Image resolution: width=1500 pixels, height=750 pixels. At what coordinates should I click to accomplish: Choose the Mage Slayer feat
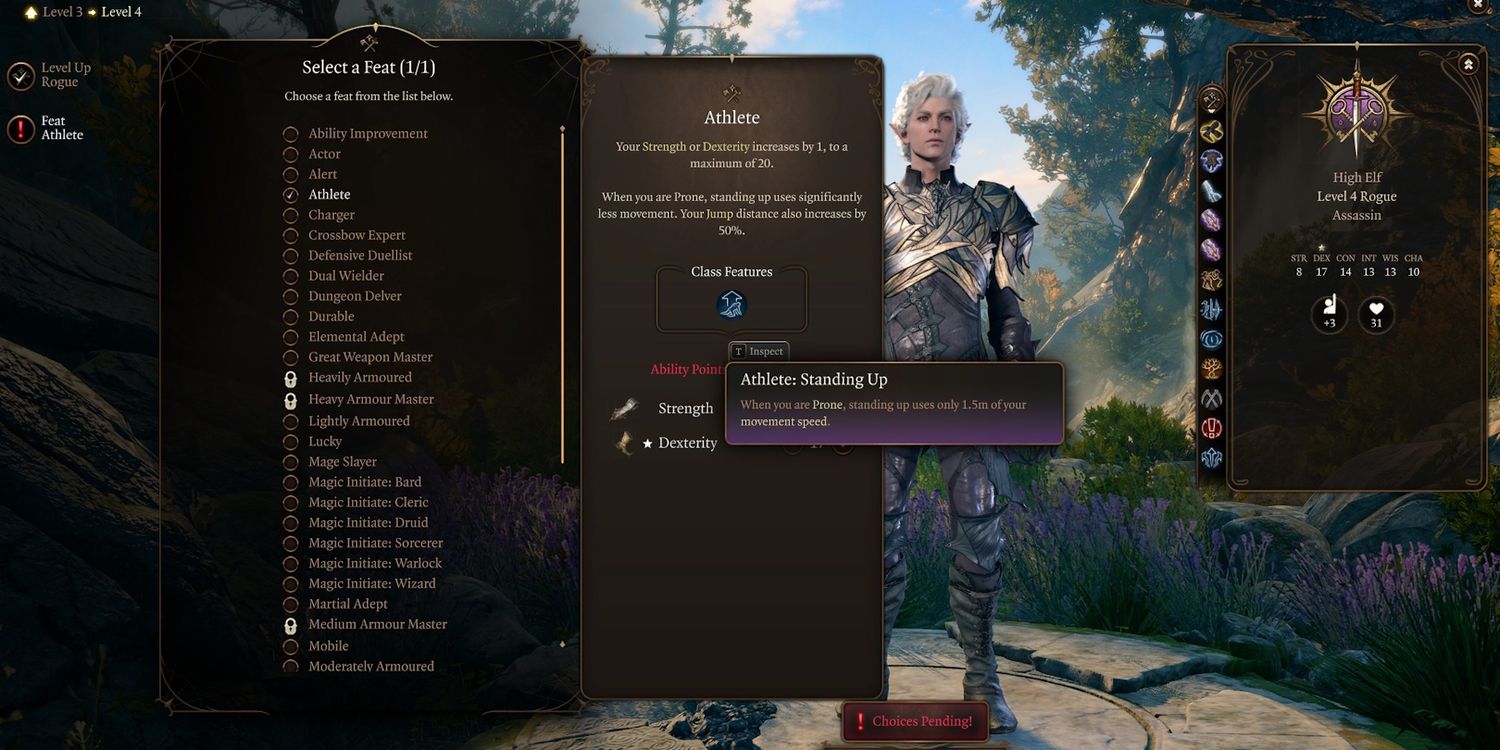342,462
